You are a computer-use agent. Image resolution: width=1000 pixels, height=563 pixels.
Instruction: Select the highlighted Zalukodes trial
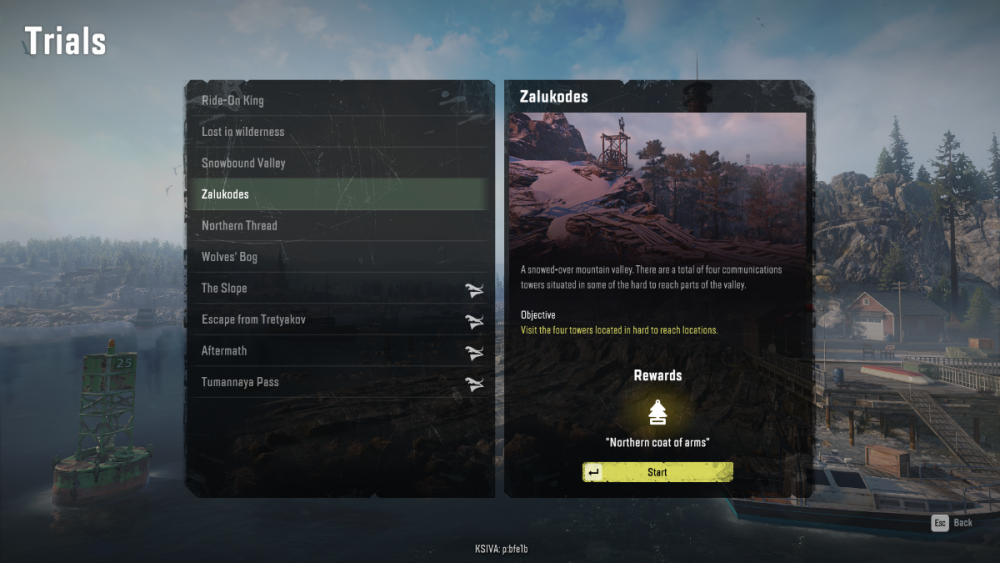tap(340, 194)
